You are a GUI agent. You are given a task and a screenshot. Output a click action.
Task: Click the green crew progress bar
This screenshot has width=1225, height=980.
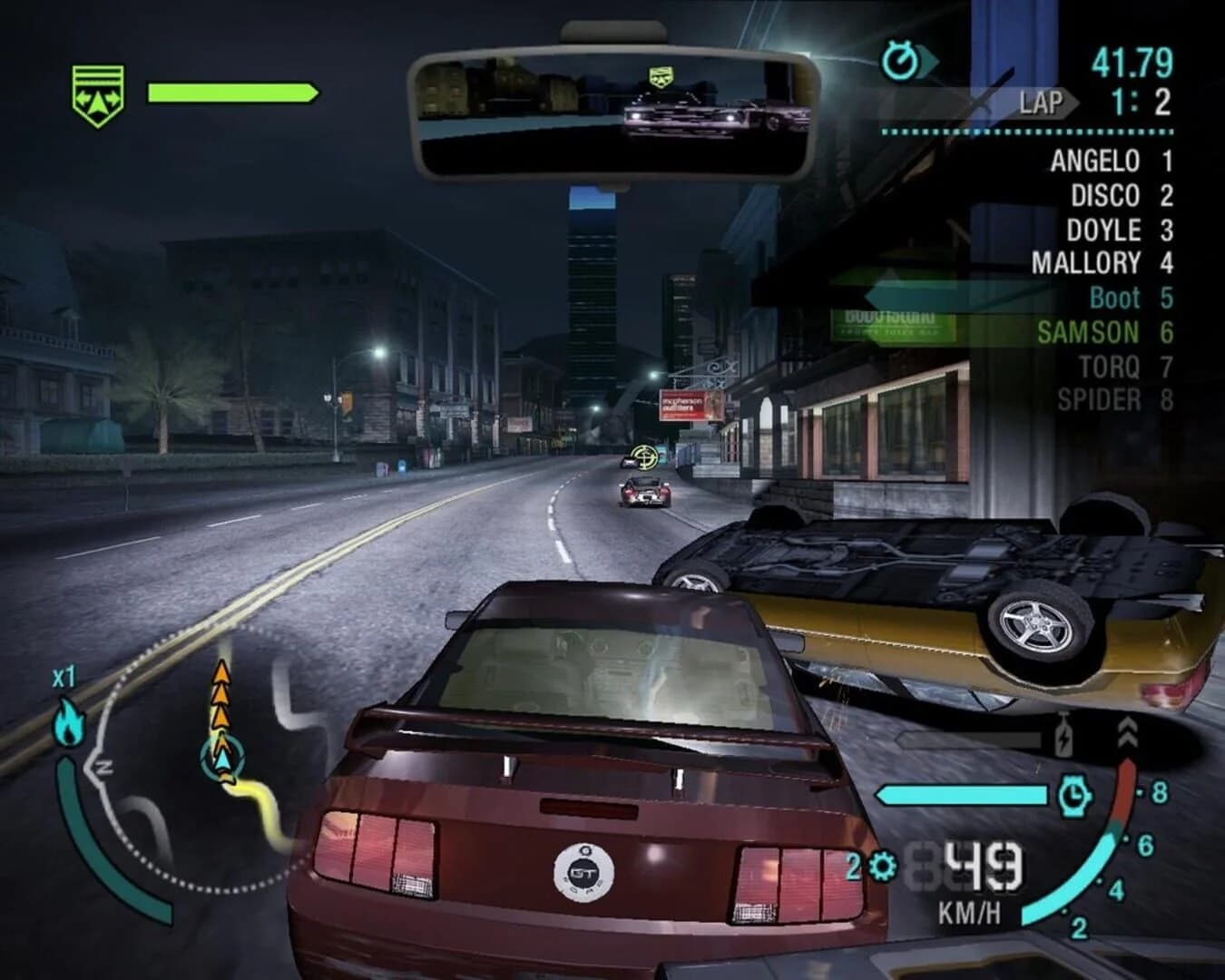tap(231, 91)
